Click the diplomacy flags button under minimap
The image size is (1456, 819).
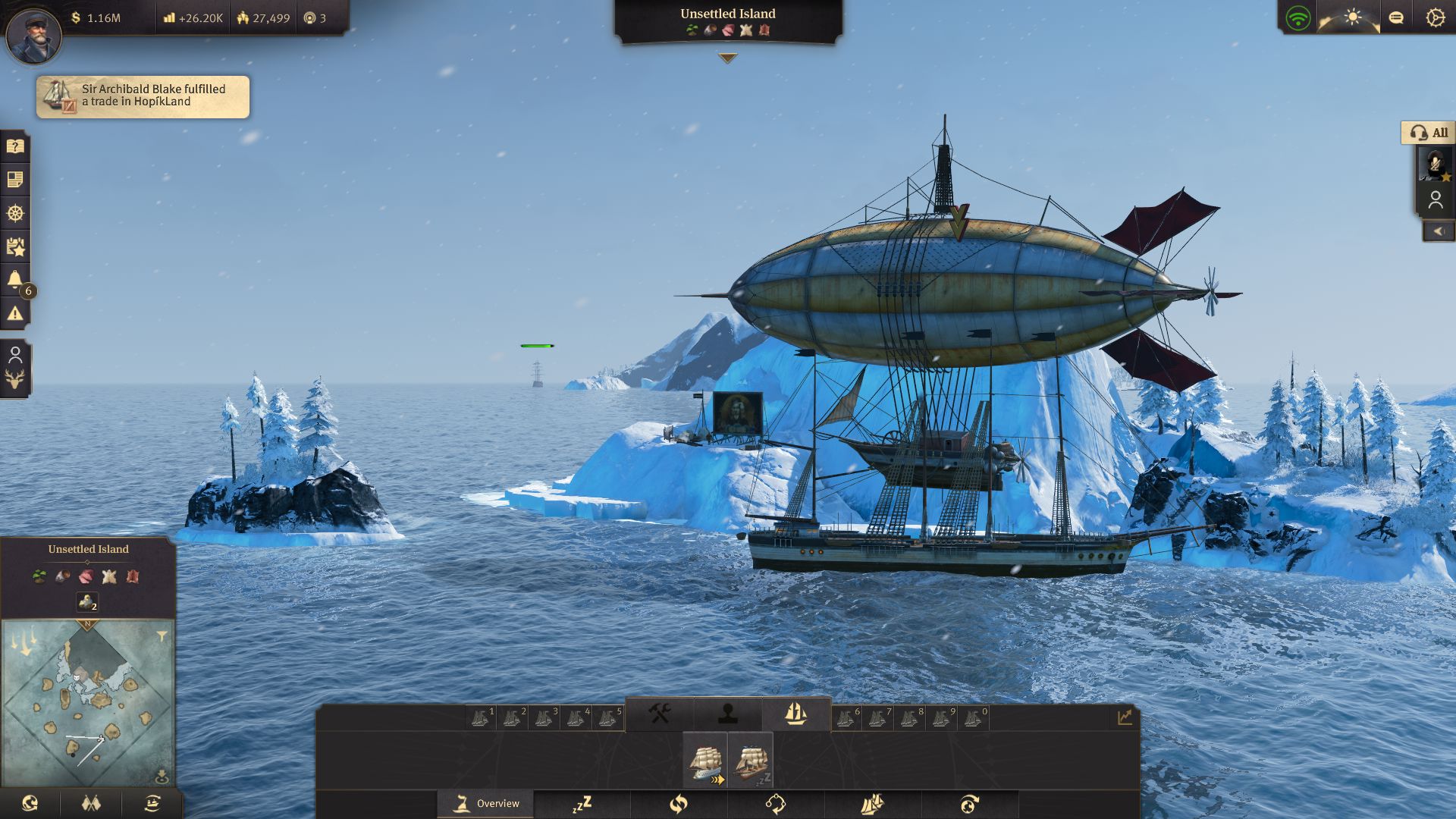91,802
